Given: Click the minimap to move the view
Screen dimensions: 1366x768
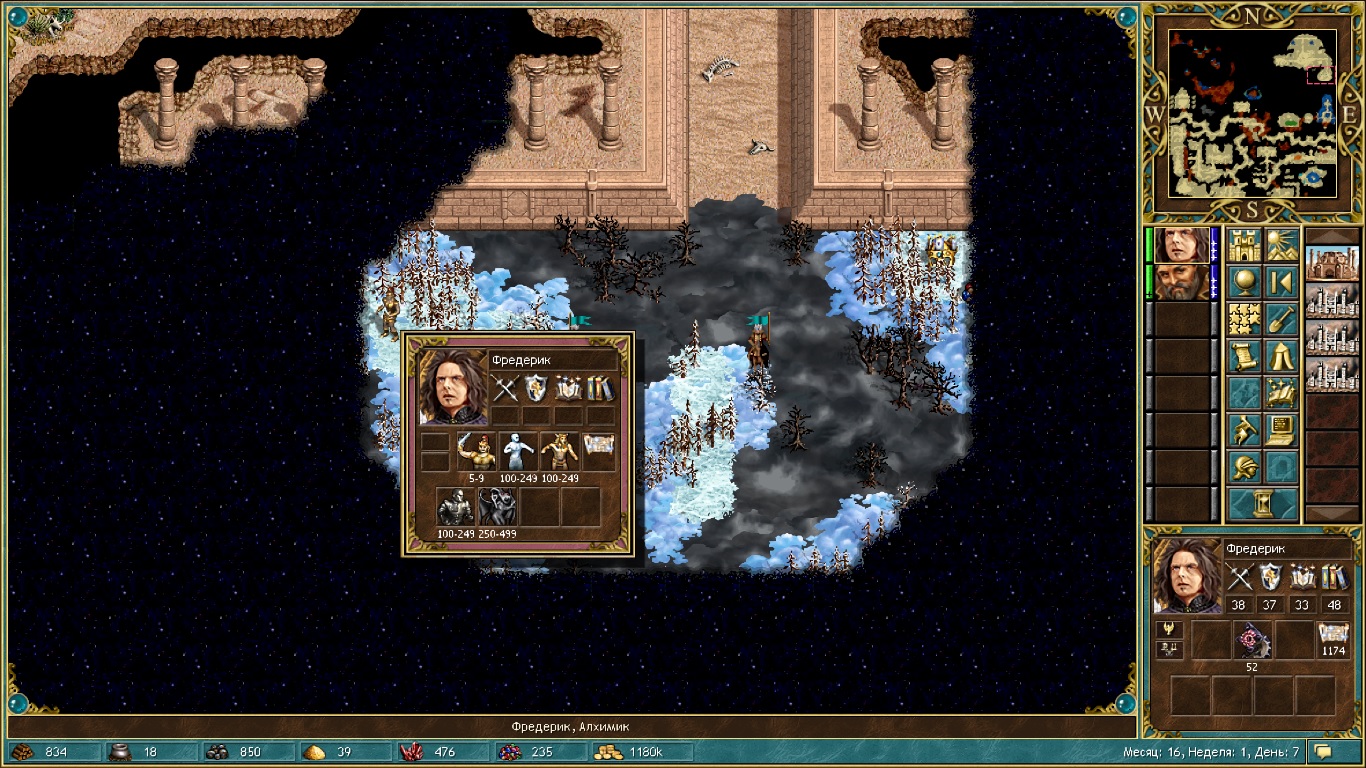Looking at the screenshot, I should coord(1252,112).
